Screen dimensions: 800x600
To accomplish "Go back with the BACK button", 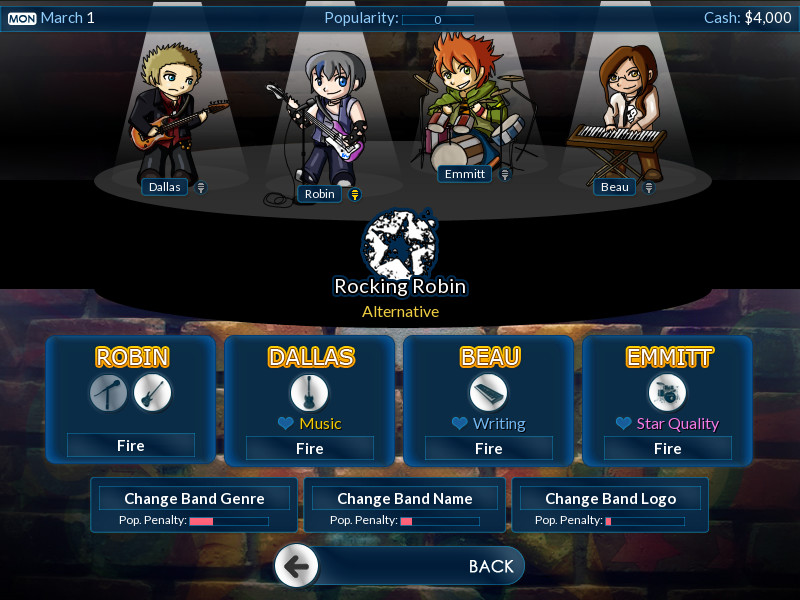I will (400, 566).
